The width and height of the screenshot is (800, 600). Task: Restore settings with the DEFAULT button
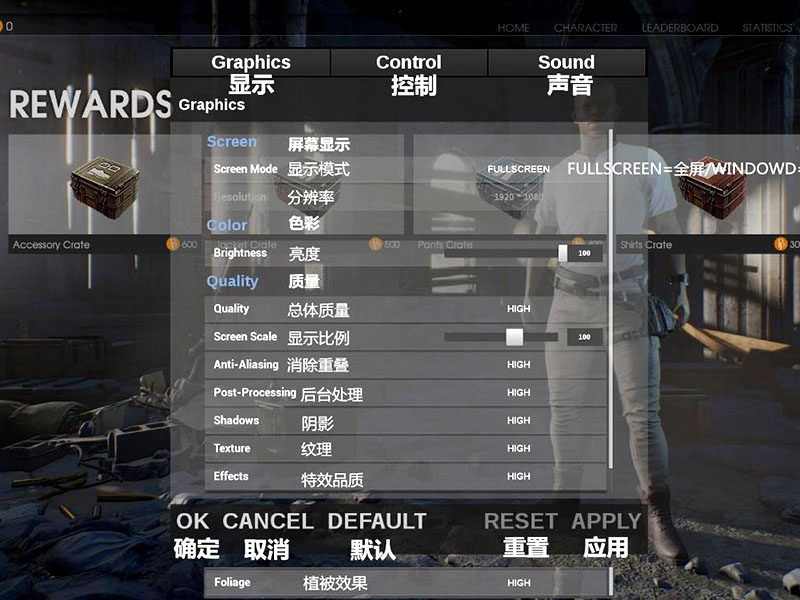click(377, 521)
